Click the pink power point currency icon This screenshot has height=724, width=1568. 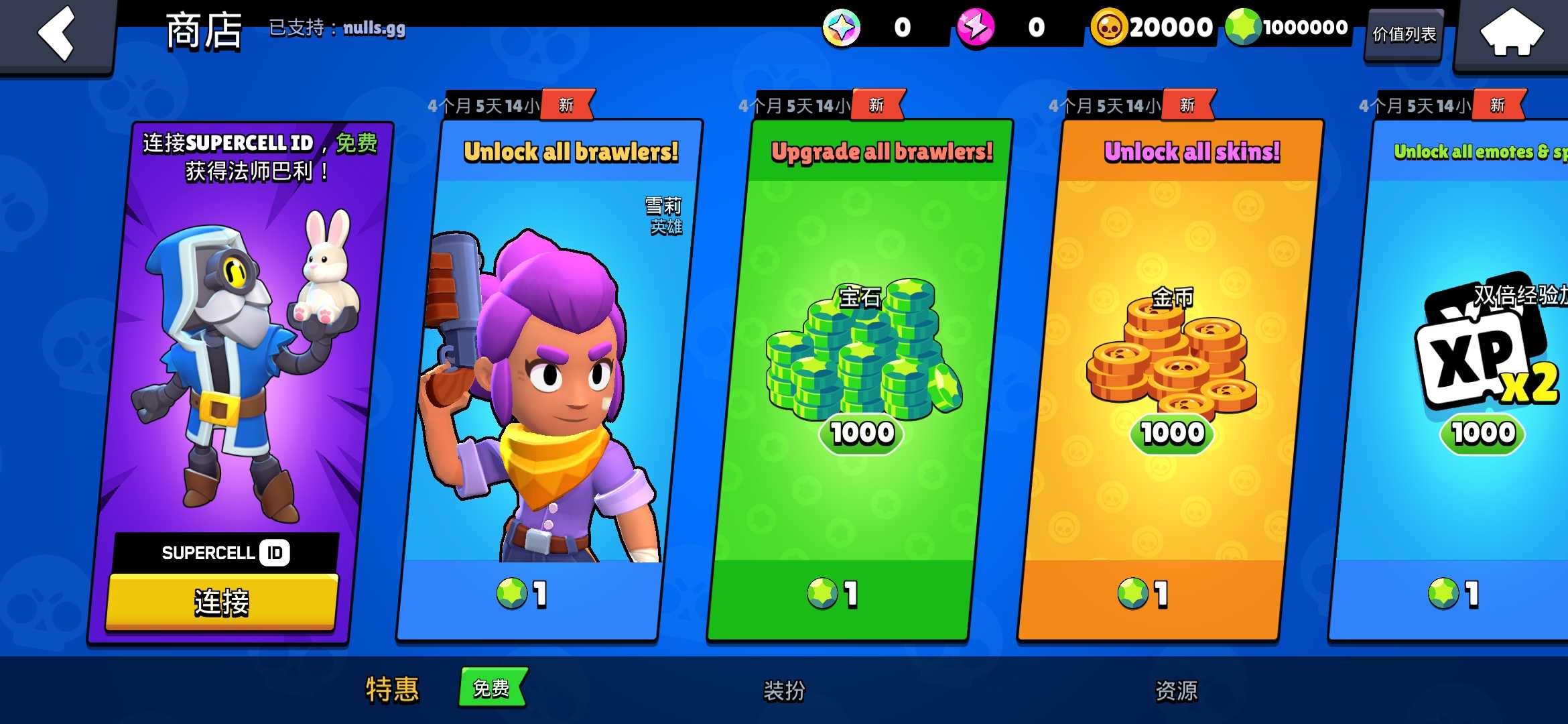point(977,28)
